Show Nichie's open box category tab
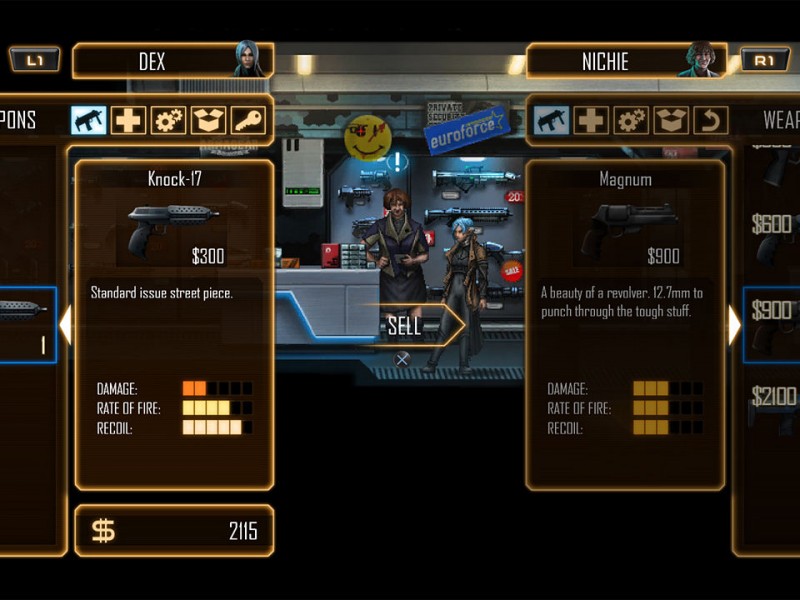The height and width of the screenshot is (600, 800). [671, 120]
